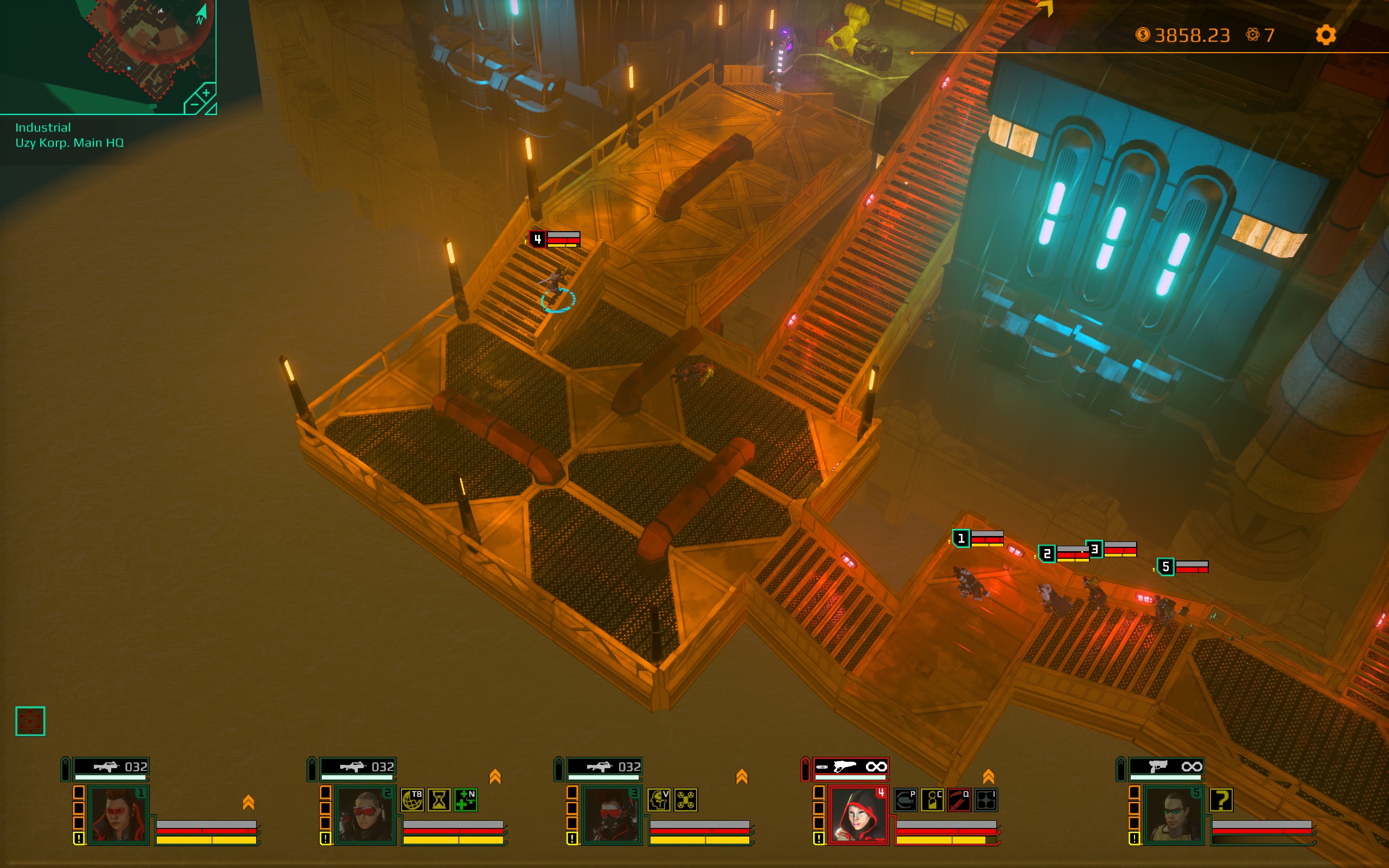The height and width of the screenshot is (868, 1389).
Task: Select hooded agent 4 portrait
Action: [x=859, y=815]
